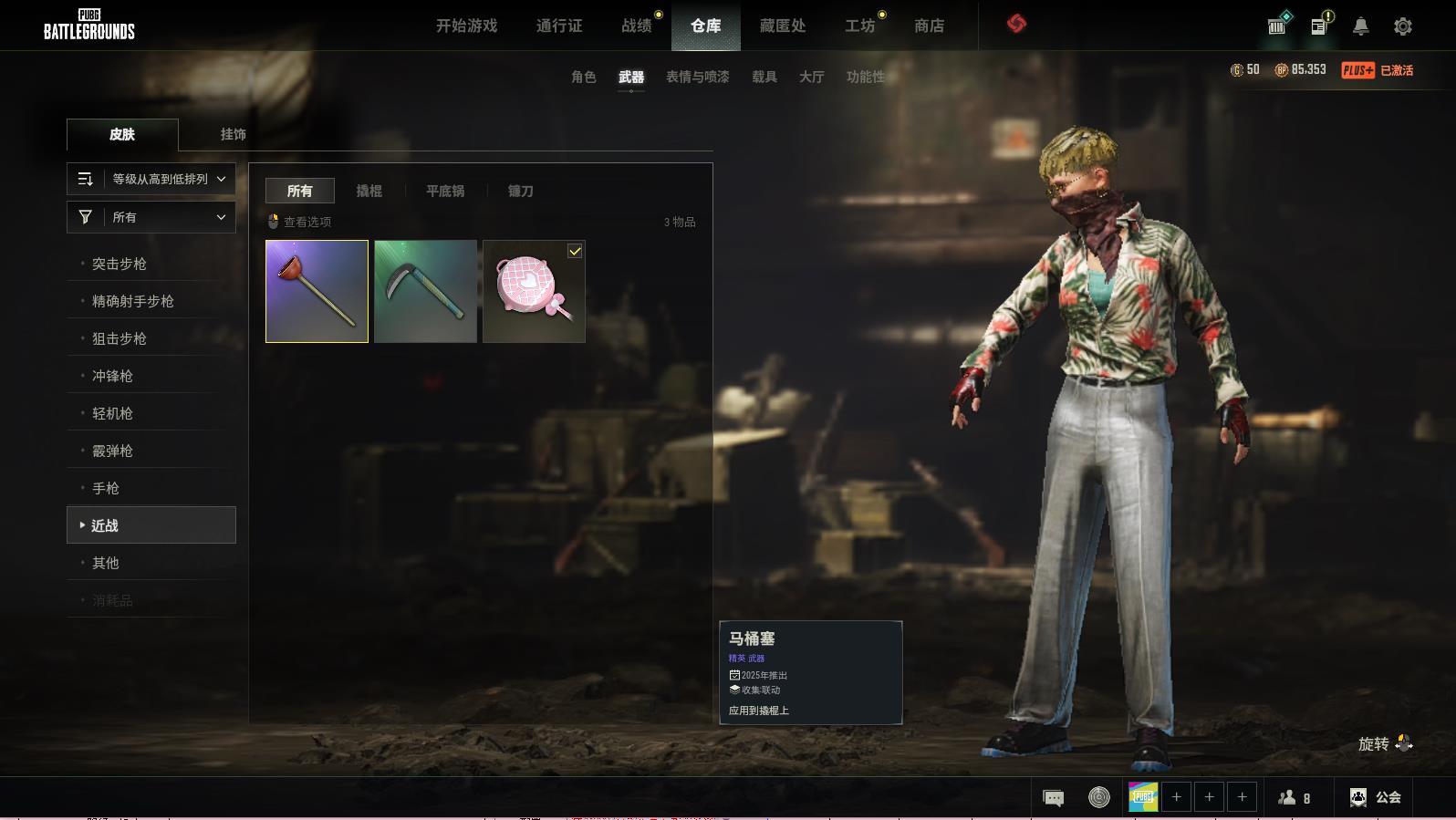Open the settings gear icon

click(1403, 26)
